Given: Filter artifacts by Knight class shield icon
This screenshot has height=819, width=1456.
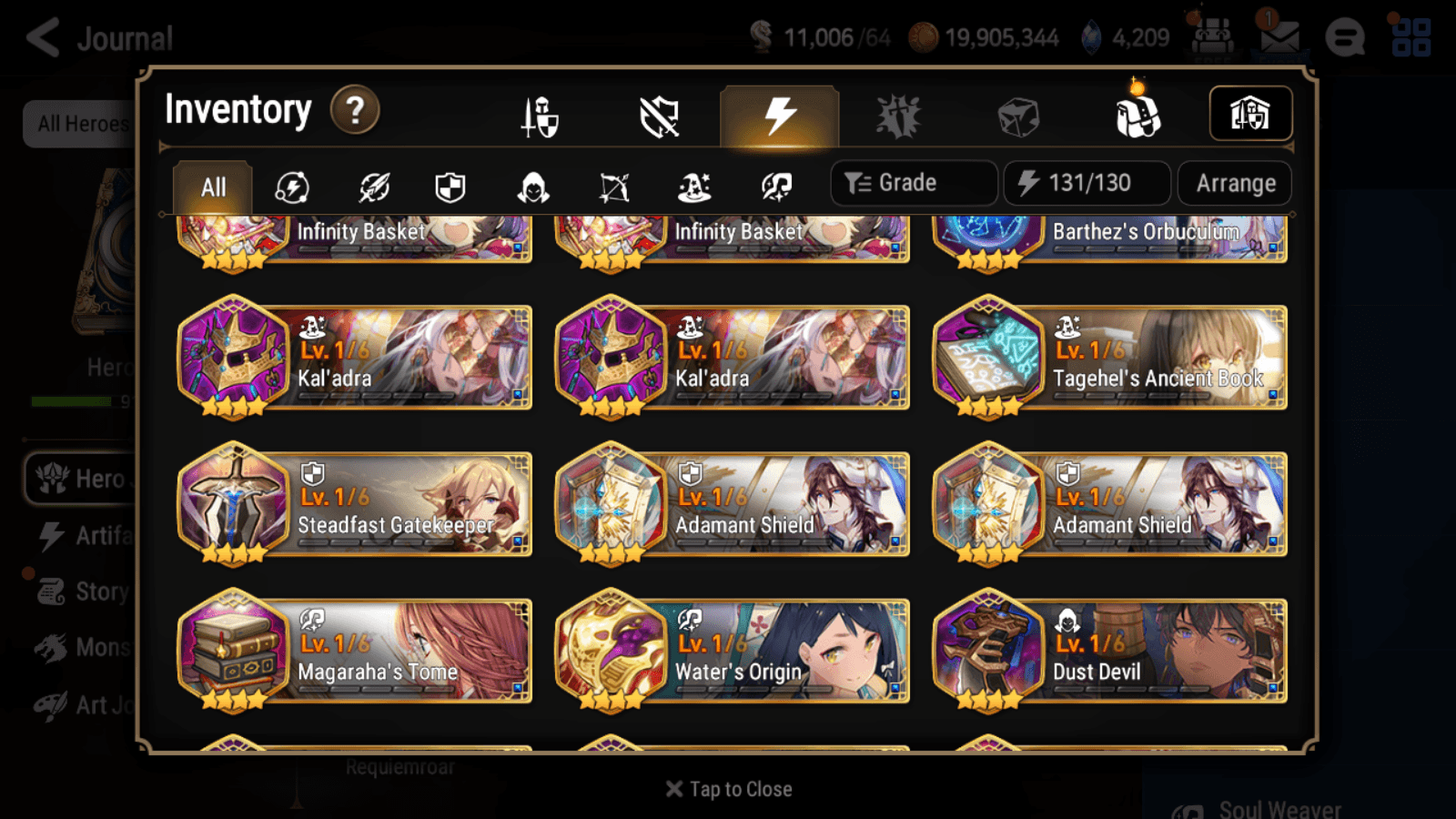Looking at the screenshot, I should [450, 187].
